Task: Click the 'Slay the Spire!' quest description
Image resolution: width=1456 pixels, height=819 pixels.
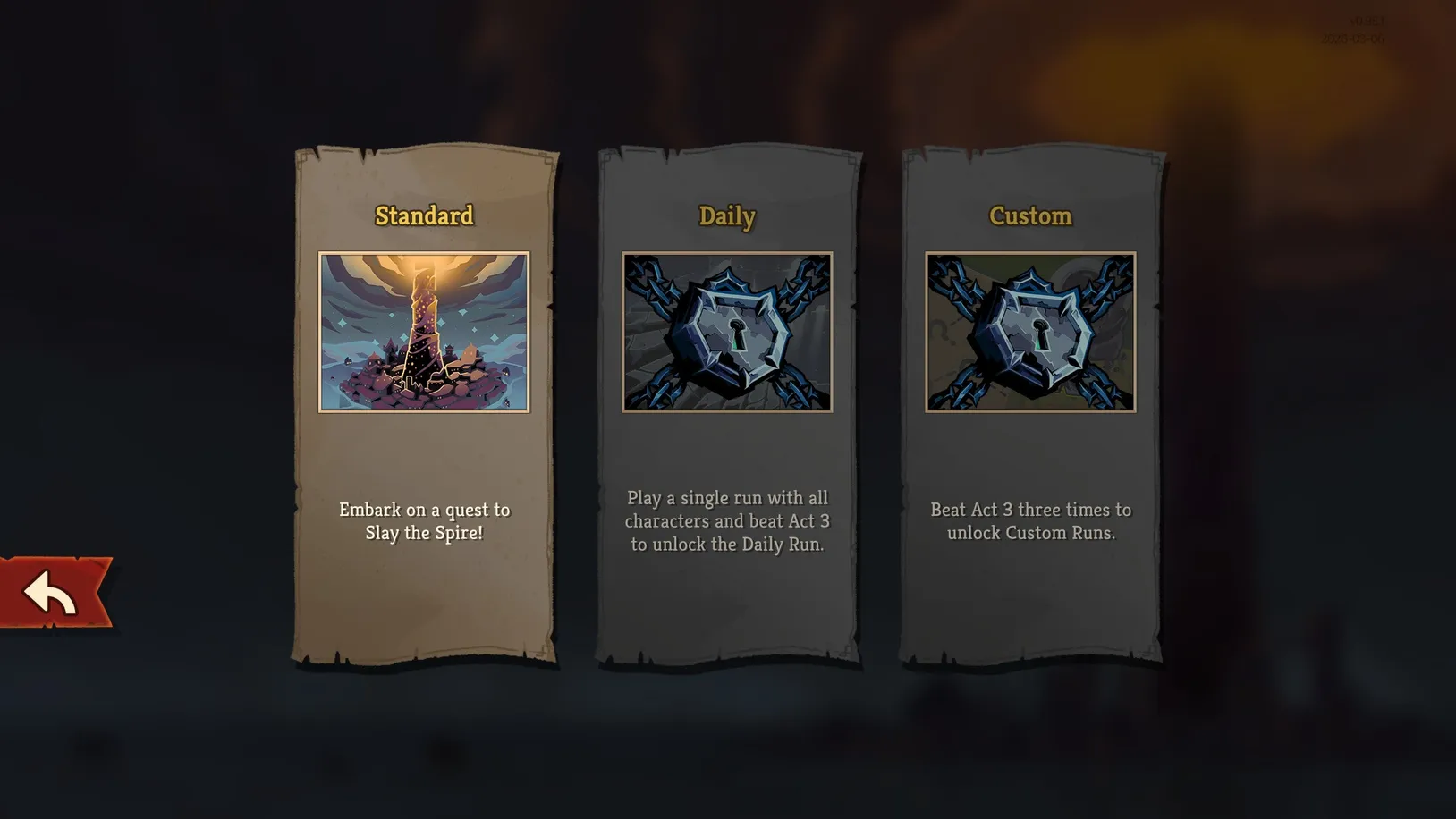Action: tap(424, 520)
